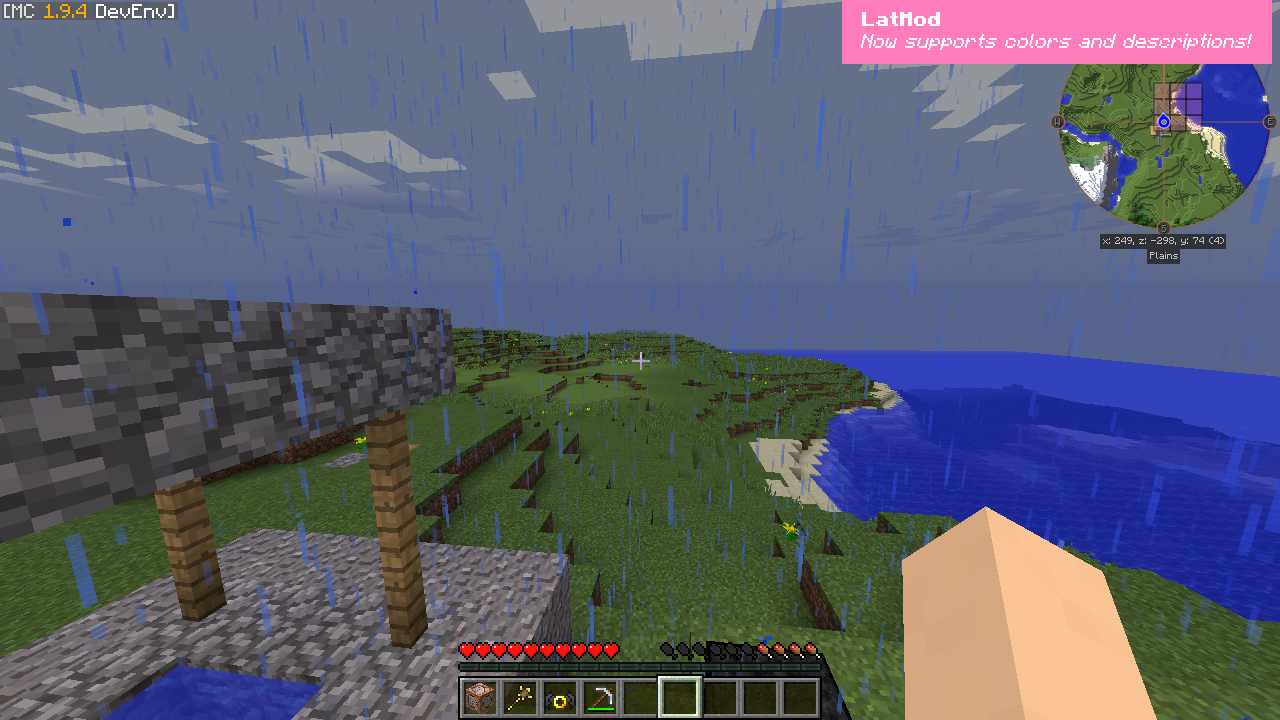Click the blue player marker on minimap
The width and height of the screenshot is (1280, 720).
click(x=1163, y=122)
